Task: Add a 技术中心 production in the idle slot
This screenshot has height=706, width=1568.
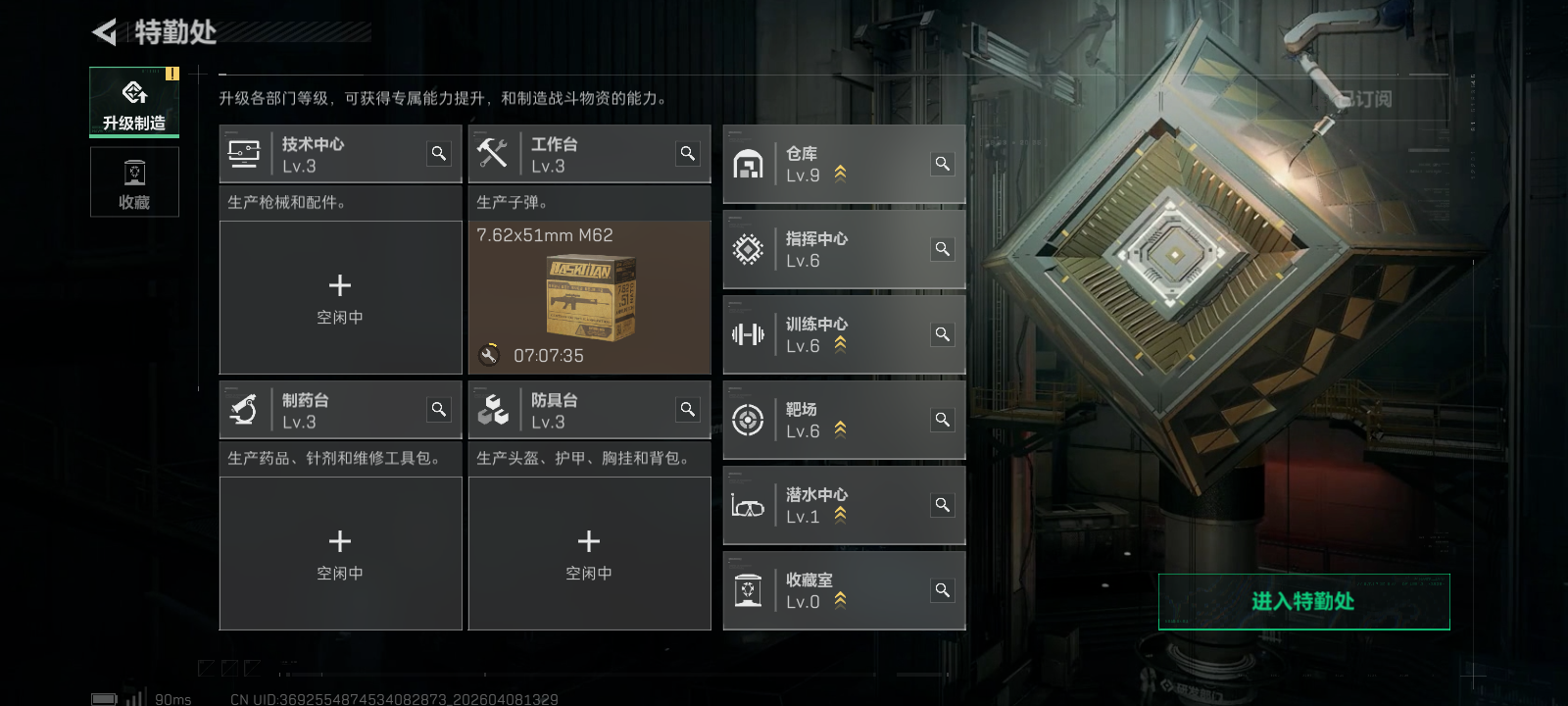Action: [340, 297]
